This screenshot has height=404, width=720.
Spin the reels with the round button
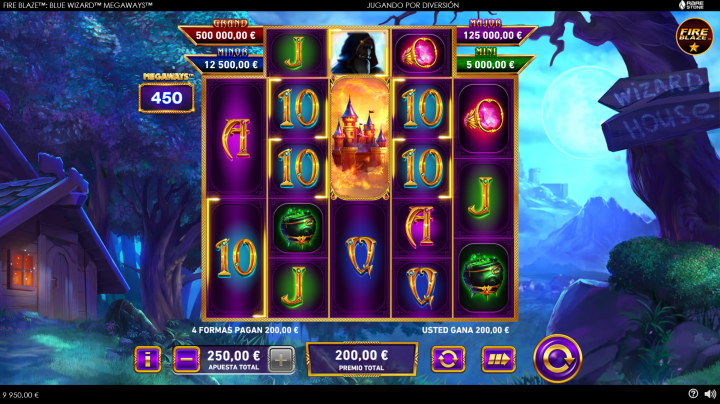tap(557, 358)
